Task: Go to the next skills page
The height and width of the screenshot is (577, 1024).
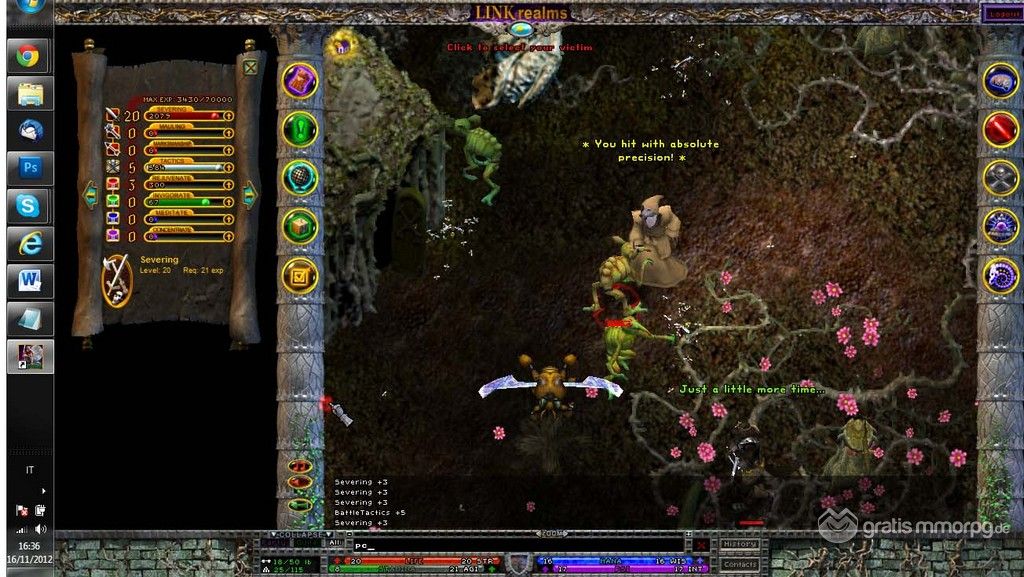Action: 250,194
